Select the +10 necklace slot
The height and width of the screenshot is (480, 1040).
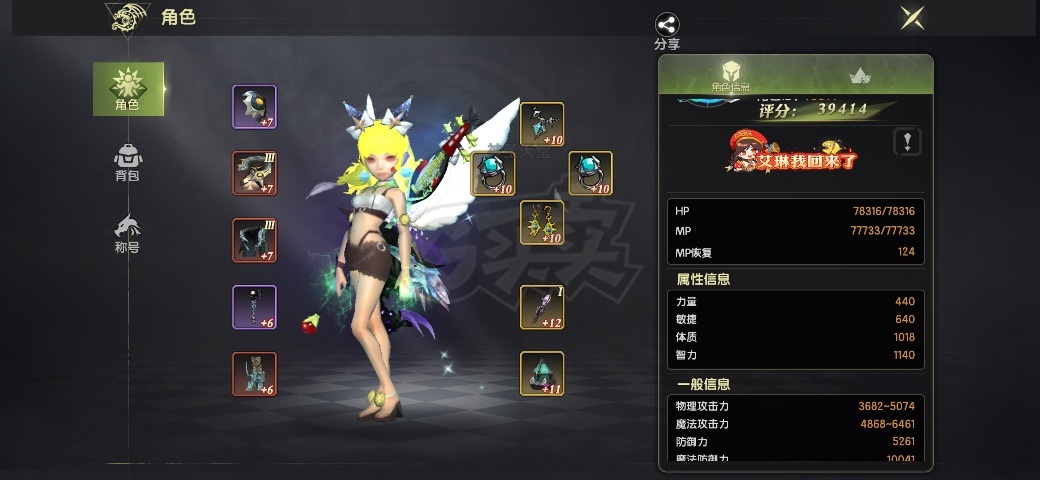pyautogui.click(x=542, y=125)
